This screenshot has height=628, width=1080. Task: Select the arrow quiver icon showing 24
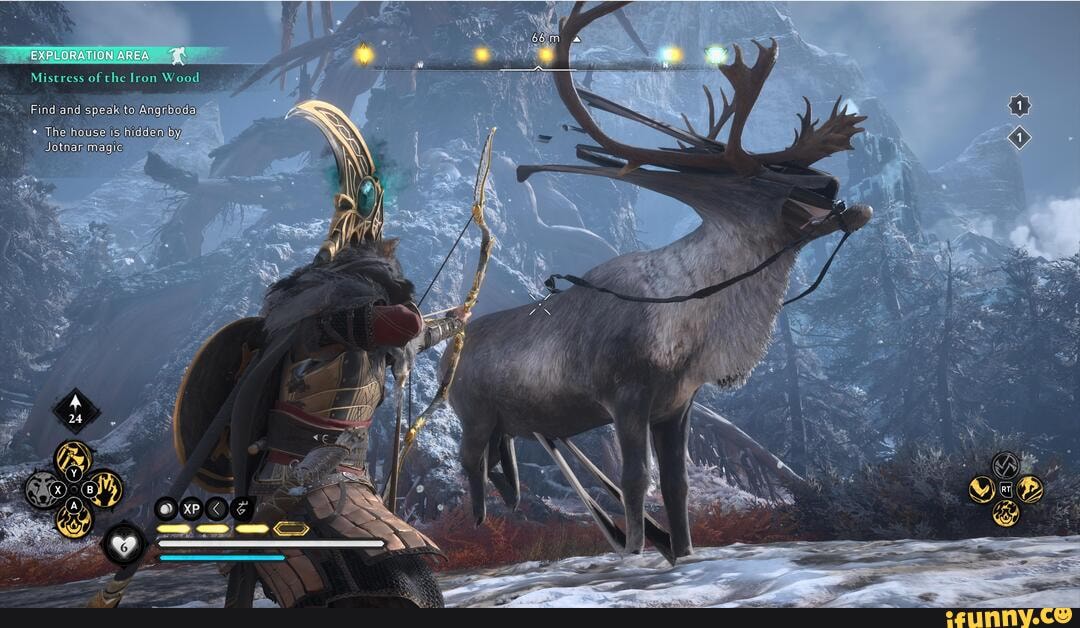click(76, 410)
